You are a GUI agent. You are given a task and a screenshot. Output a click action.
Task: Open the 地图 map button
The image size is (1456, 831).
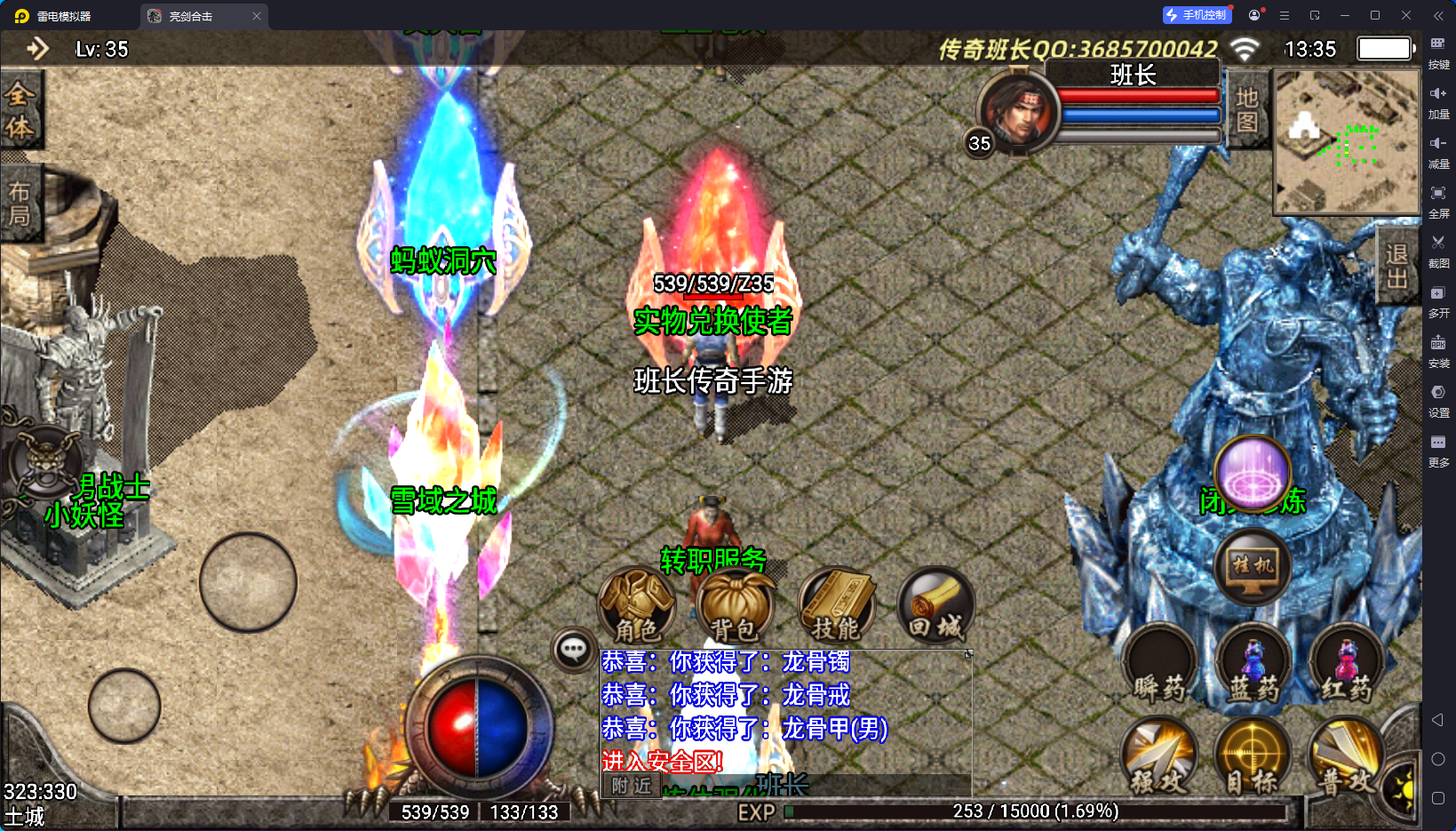point(1247,109)
